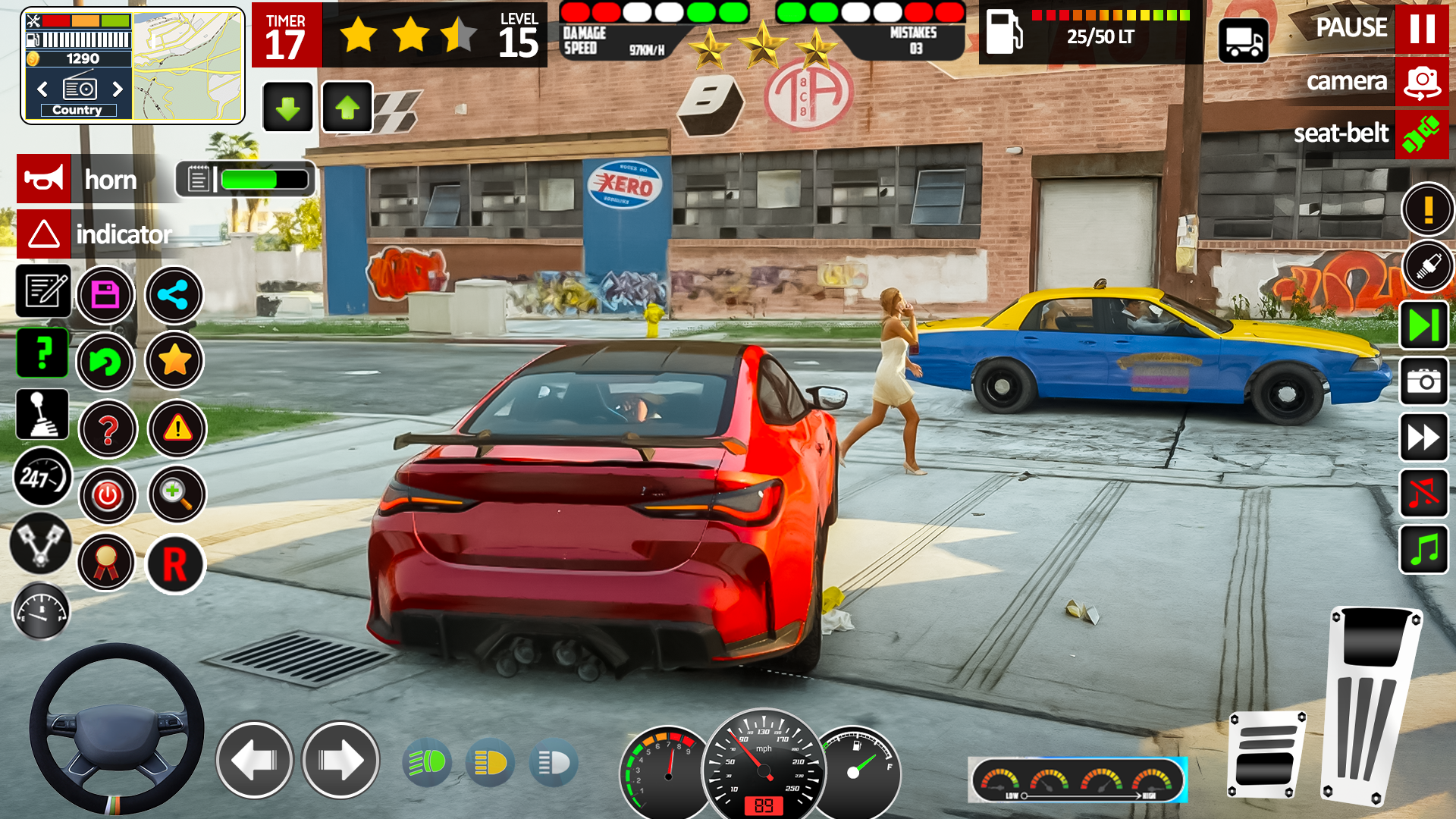This screenshot has width=1456, height=819.
Task: Activate the red R reverse button
Action: [x=175, y=565]
